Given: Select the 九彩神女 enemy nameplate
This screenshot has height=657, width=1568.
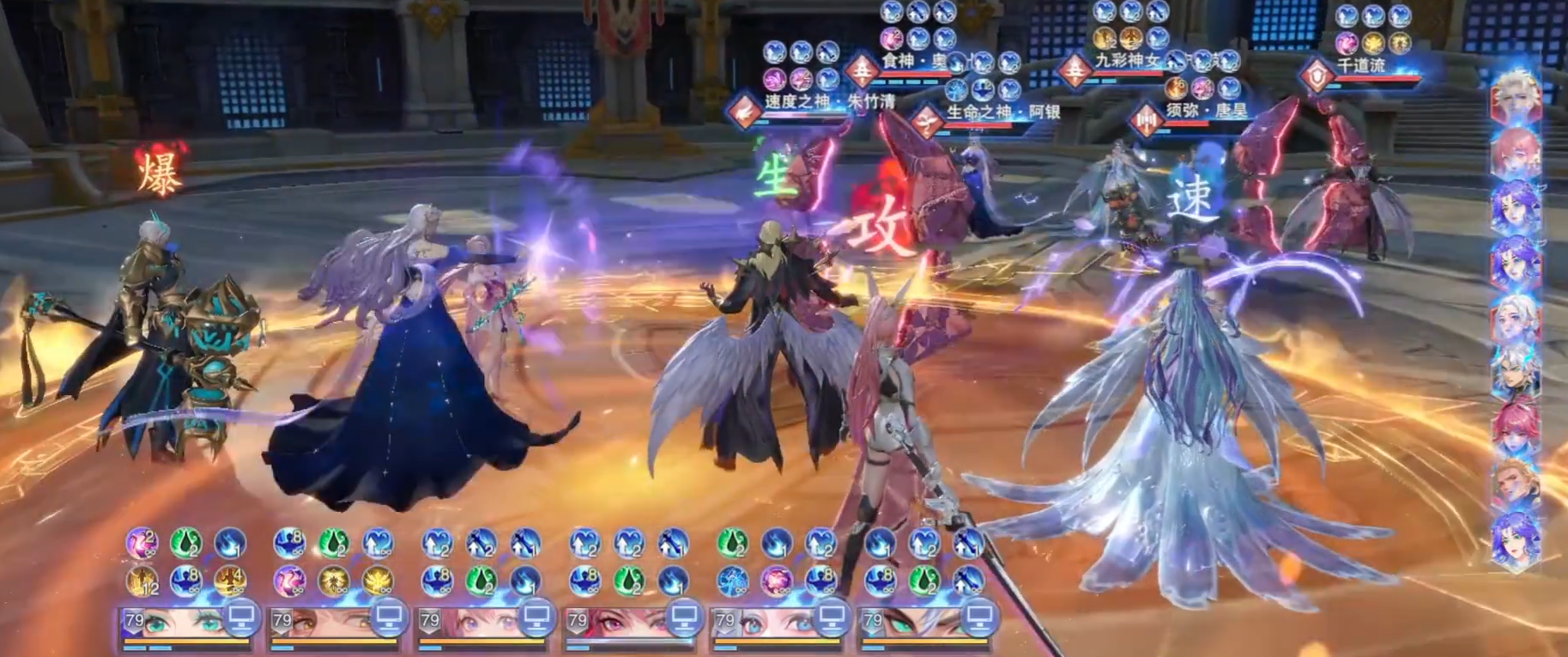Looking at the screenshot, I should click(x=1126, y=60).
